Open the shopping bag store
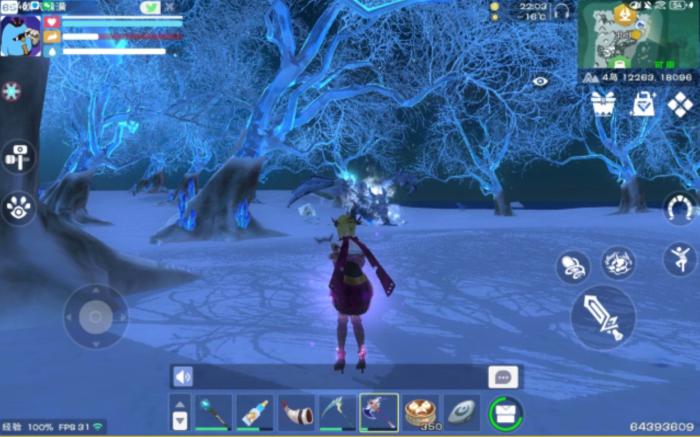This screenshot has width=700, height=437. 642,104
